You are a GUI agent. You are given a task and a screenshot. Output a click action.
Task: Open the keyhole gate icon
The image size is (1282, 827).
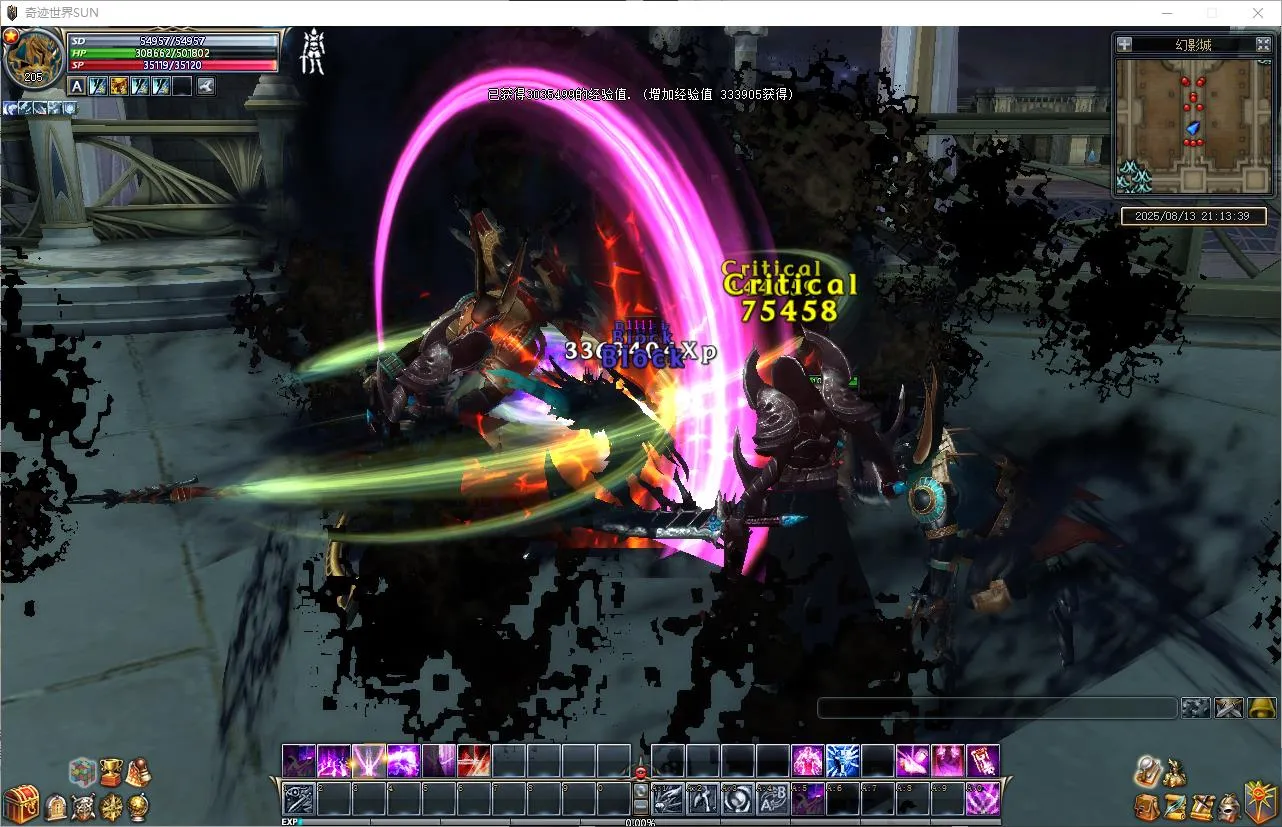56,806
